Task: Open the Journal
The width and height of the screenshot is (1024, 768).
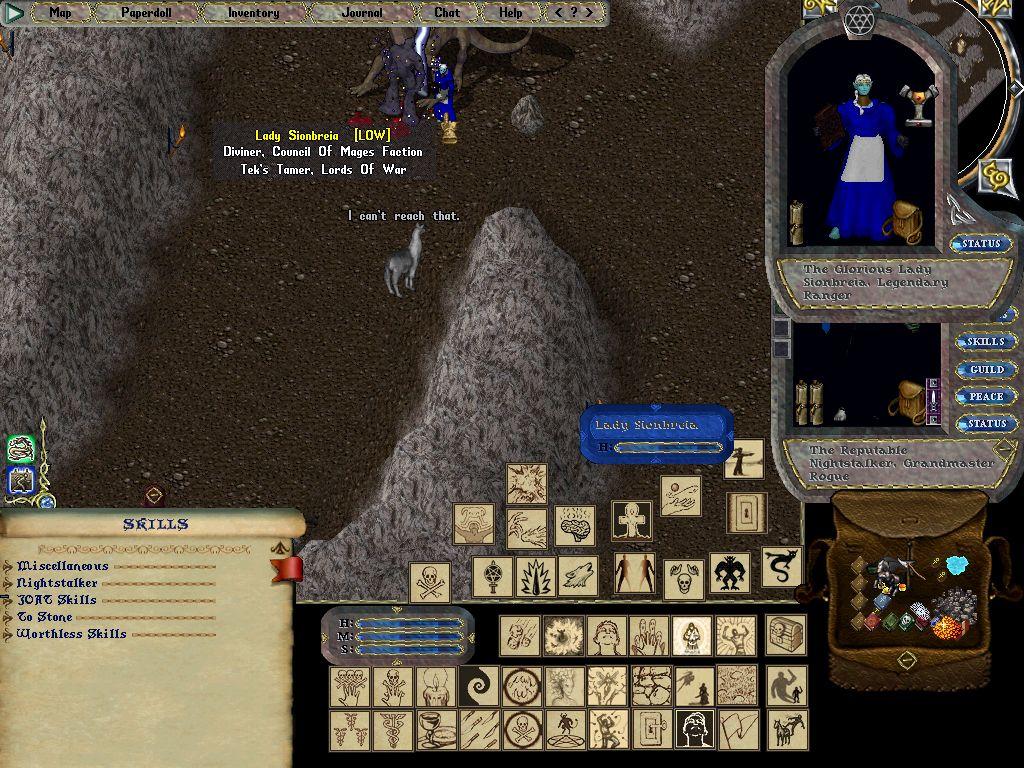Action: [x=361, y=13]
